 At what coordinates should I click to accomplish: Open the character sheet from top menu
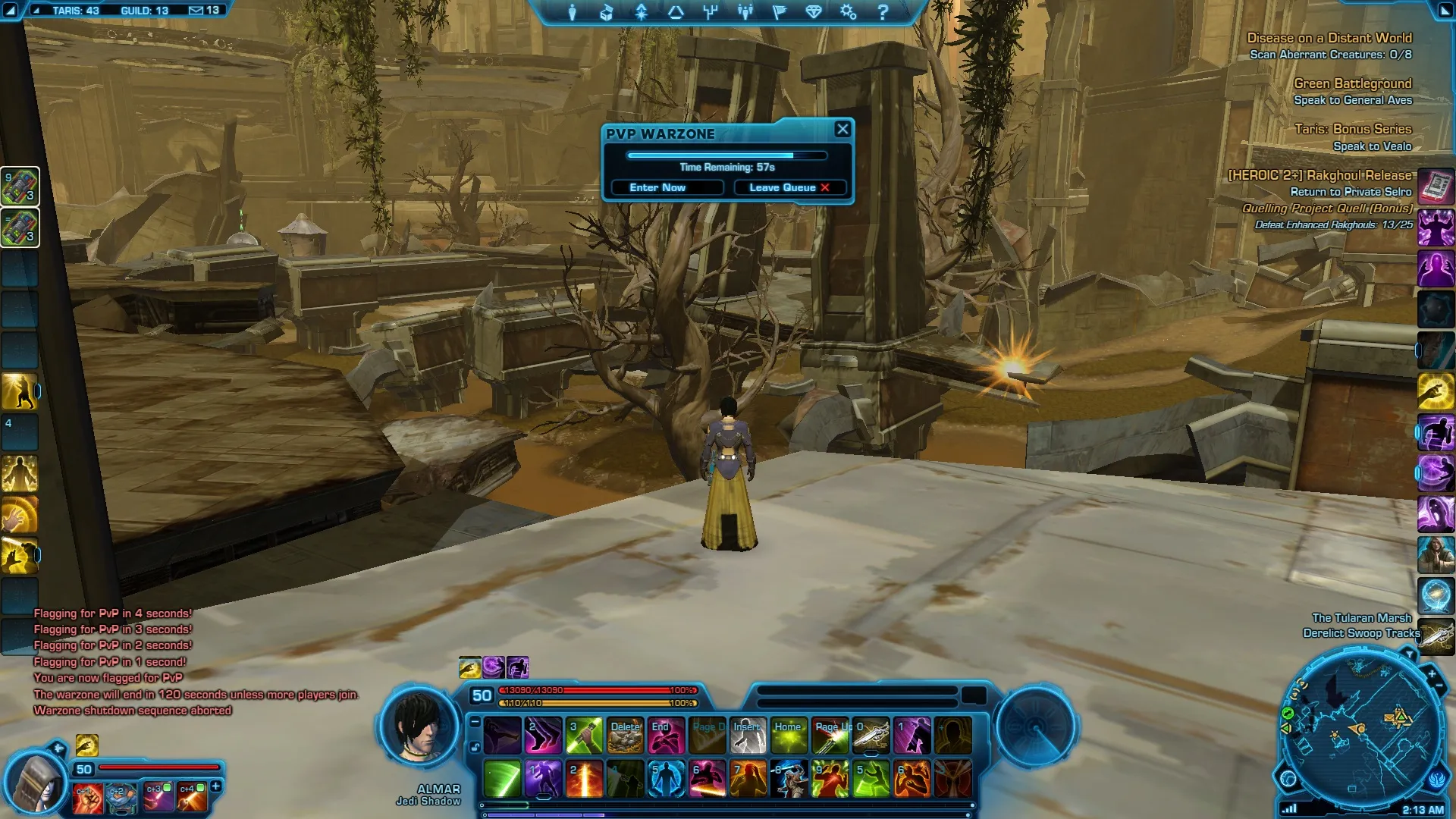point(573,12)
